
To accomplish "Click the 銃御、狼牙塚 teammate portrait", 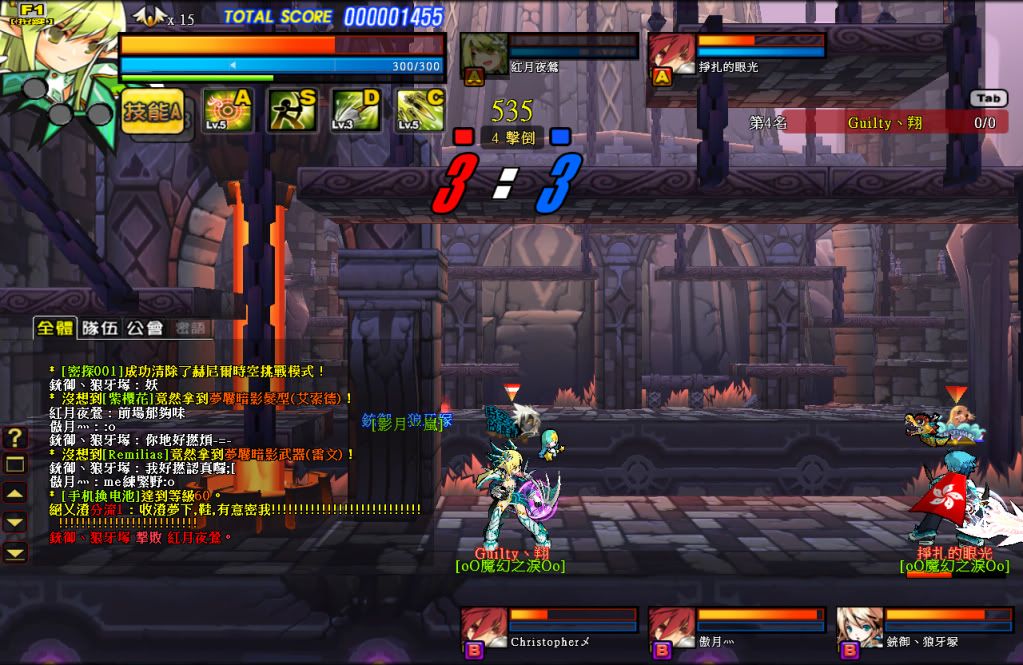I will coord(859,631).
